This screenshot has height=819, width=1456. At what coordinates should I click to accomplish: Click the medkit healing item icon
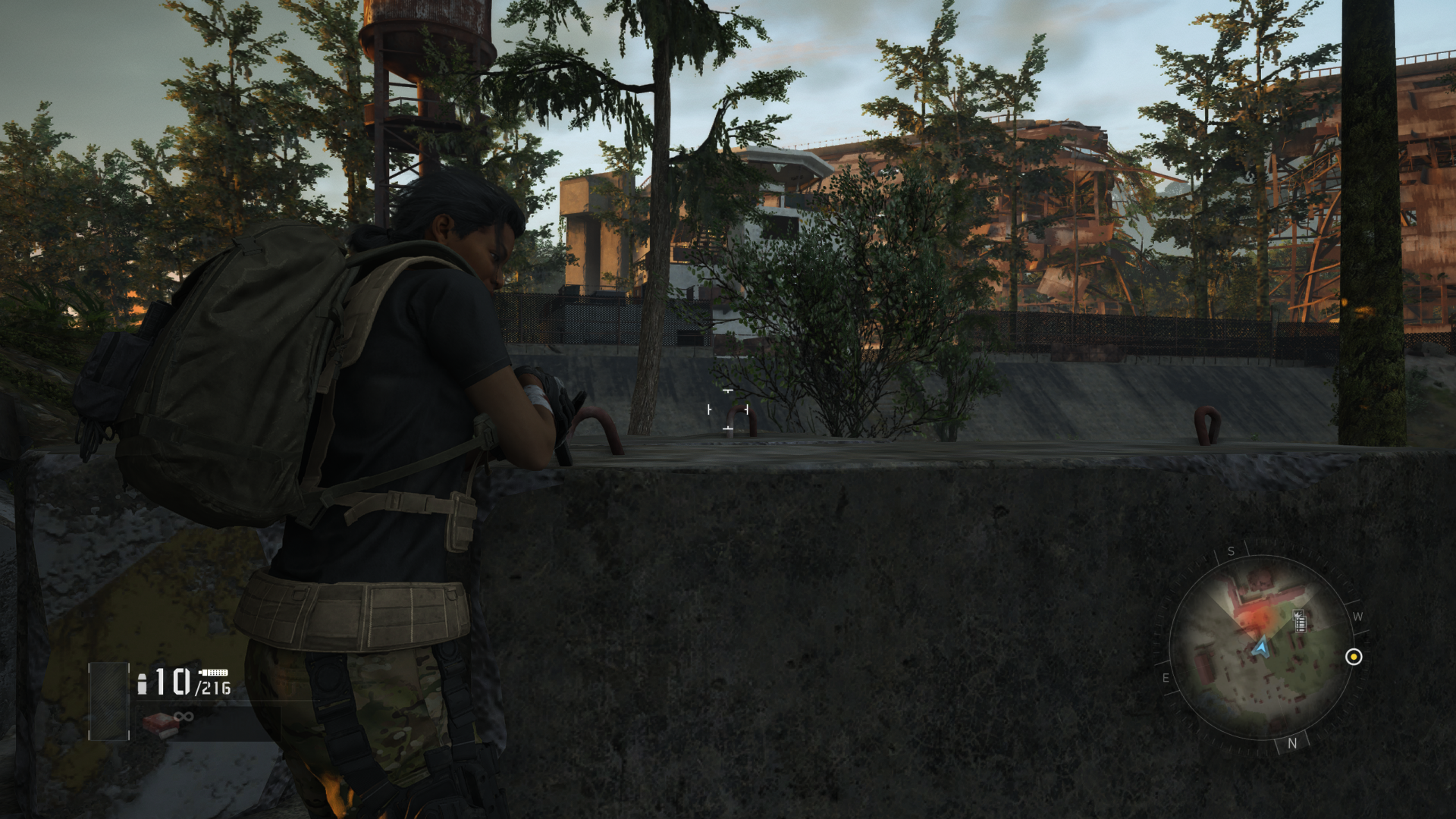162,723
